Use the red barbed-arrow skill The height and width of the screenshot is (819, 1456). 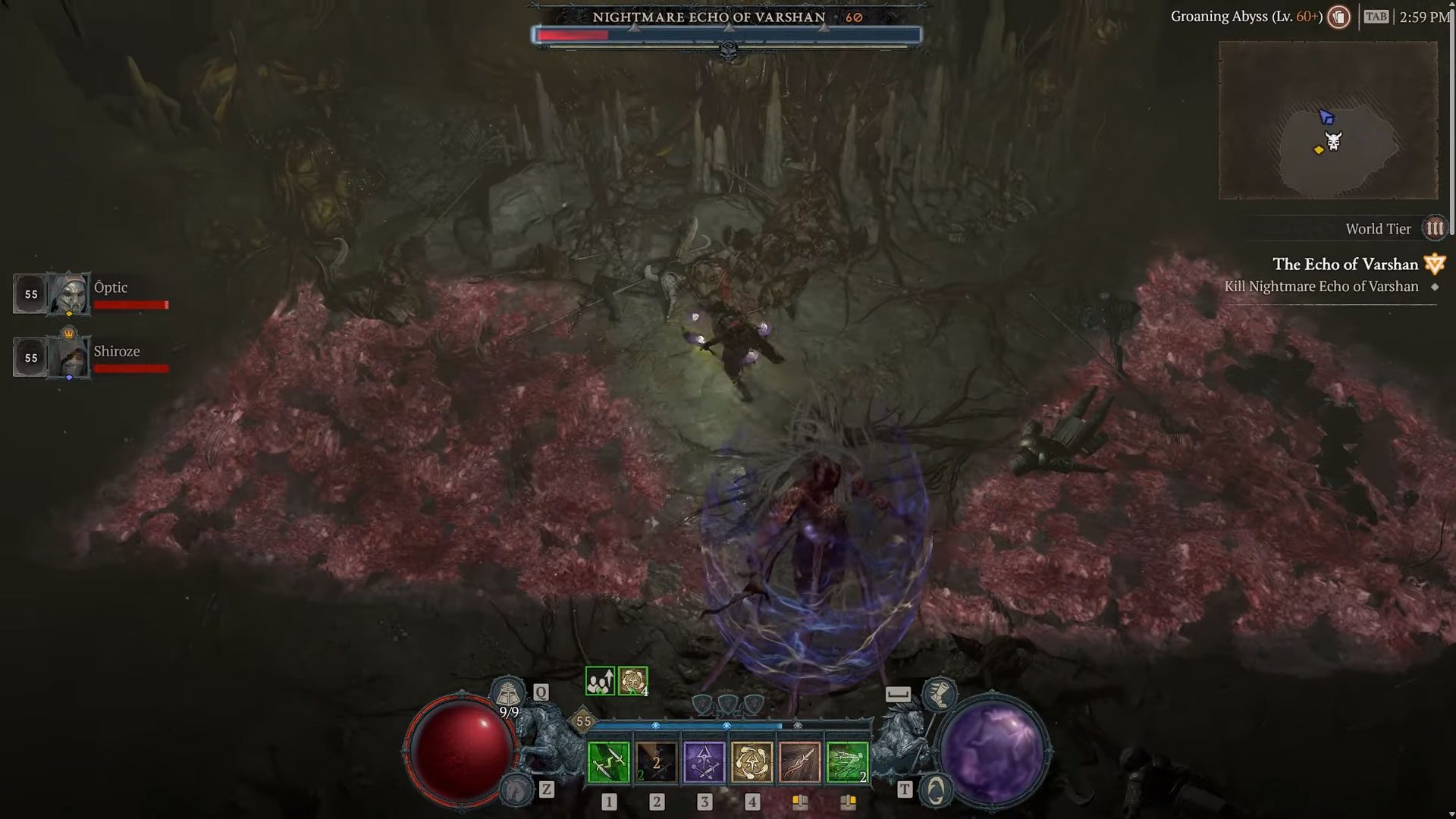coord(799,762)
